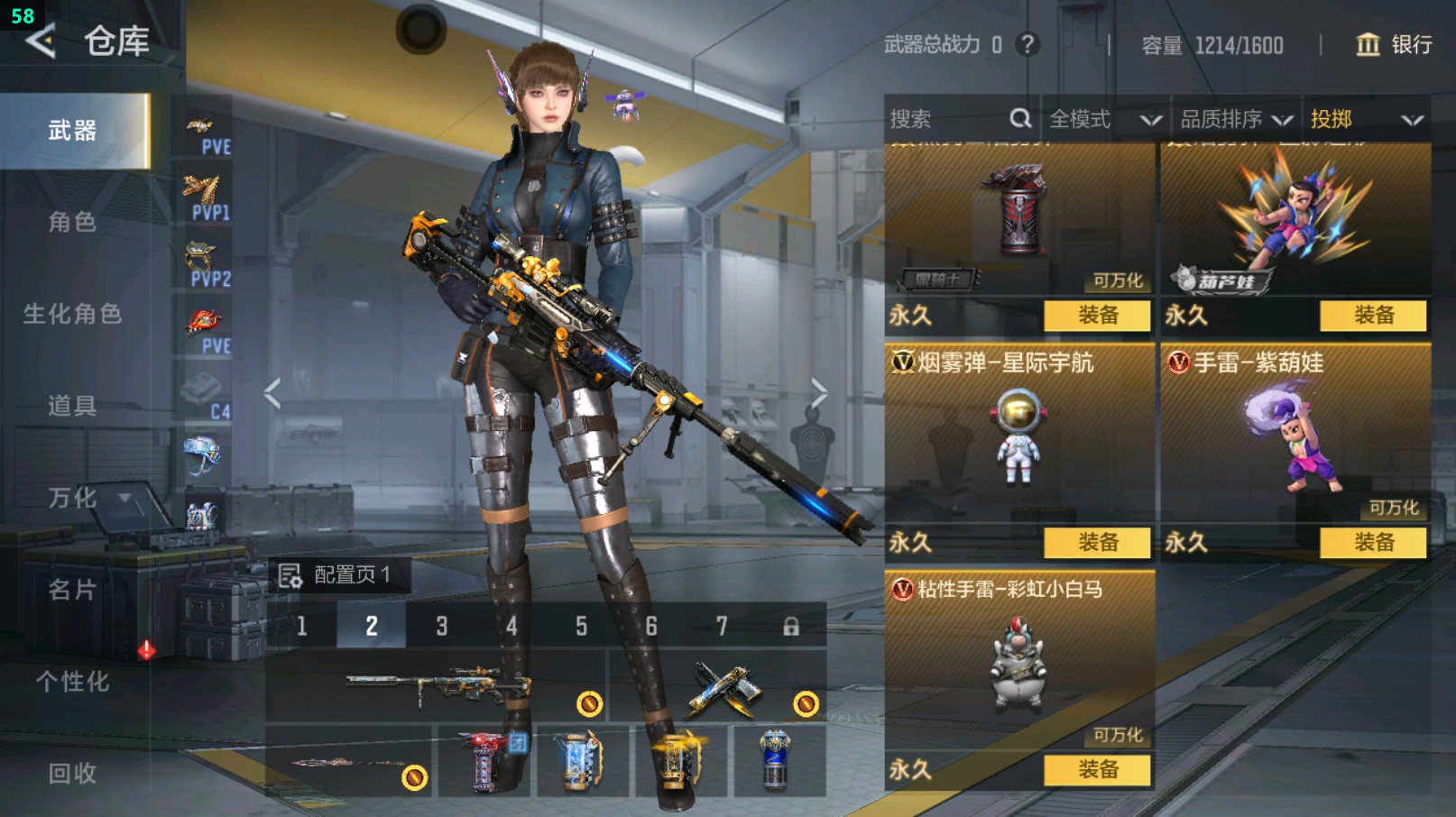Viewport: 1456px width, 817px height.
Task: Switch to the 个性化 section
Action: 72,682
